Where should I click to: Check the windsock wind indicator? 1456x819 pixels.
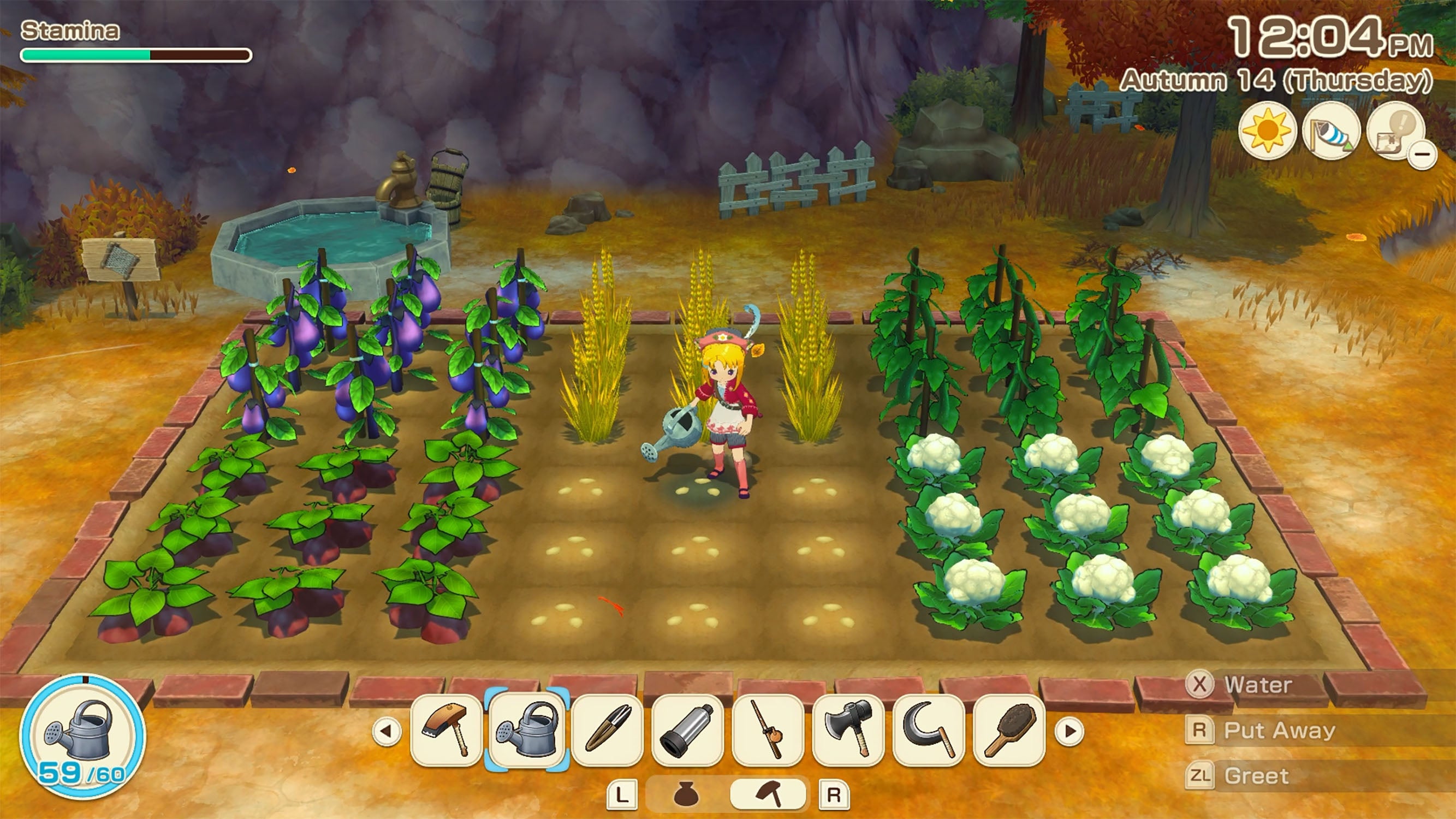(1334, 130)
